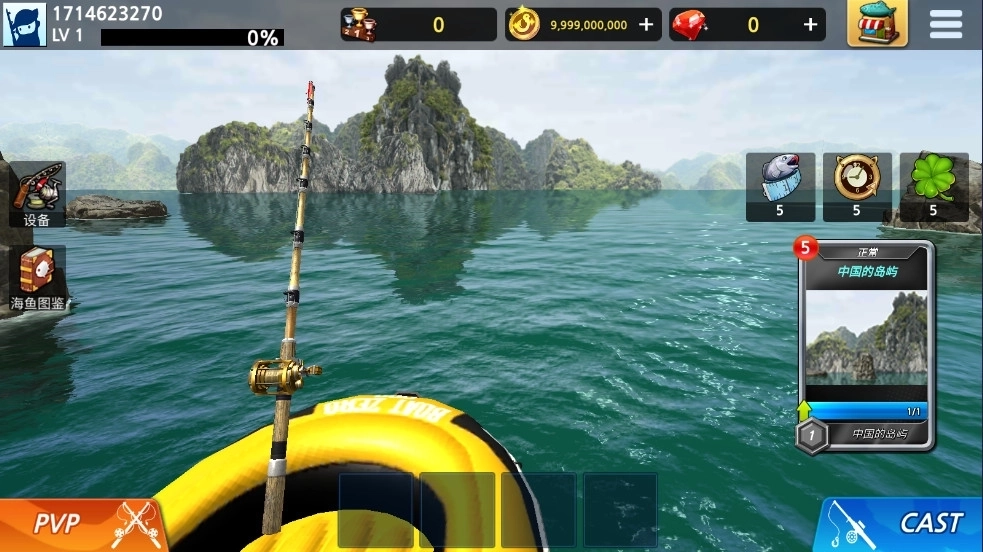This screenshot has width=983, height=552.
Task: Open the 设备 equipment menu
Action: click(x=38, y=194)
